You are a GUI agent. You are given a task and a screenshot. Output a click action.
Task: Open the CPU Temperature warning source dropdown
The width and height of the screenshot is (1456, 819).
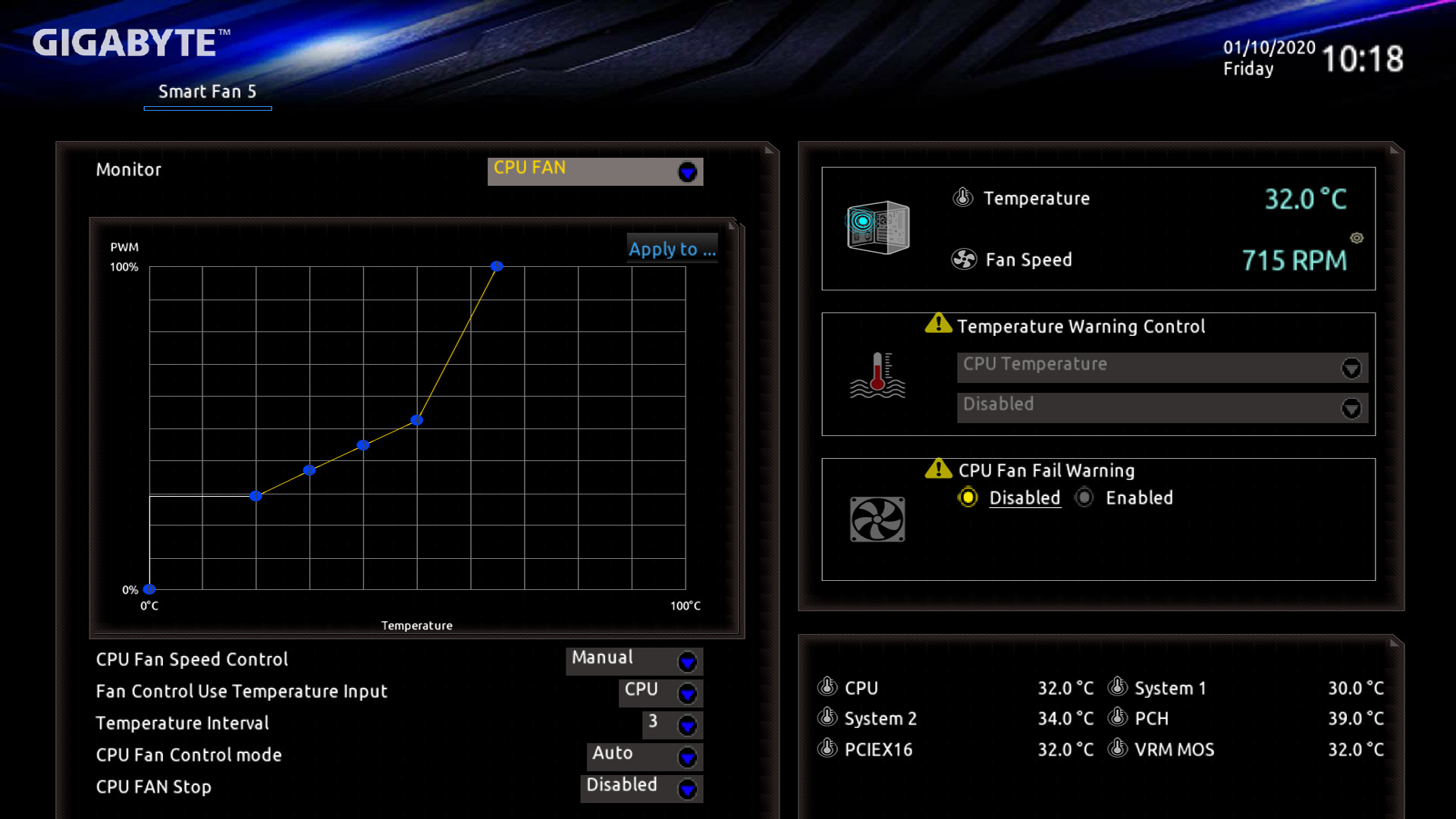pyautogui.click(x=1162, y=367)
